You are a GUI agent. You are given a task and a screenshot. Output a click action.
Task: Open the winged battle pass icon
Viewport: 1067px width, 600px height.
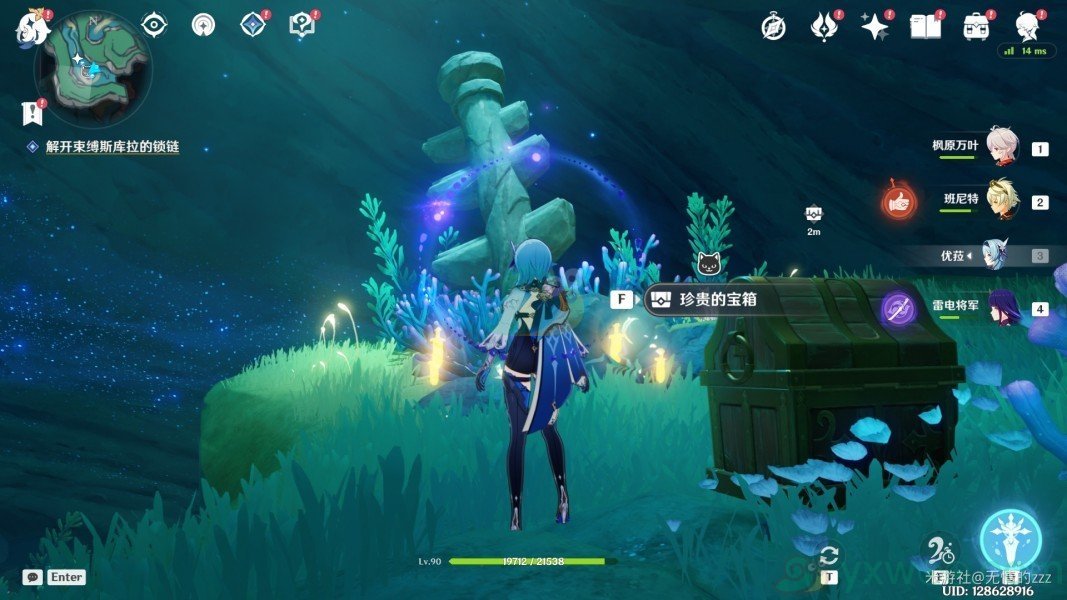coord(824,26)
